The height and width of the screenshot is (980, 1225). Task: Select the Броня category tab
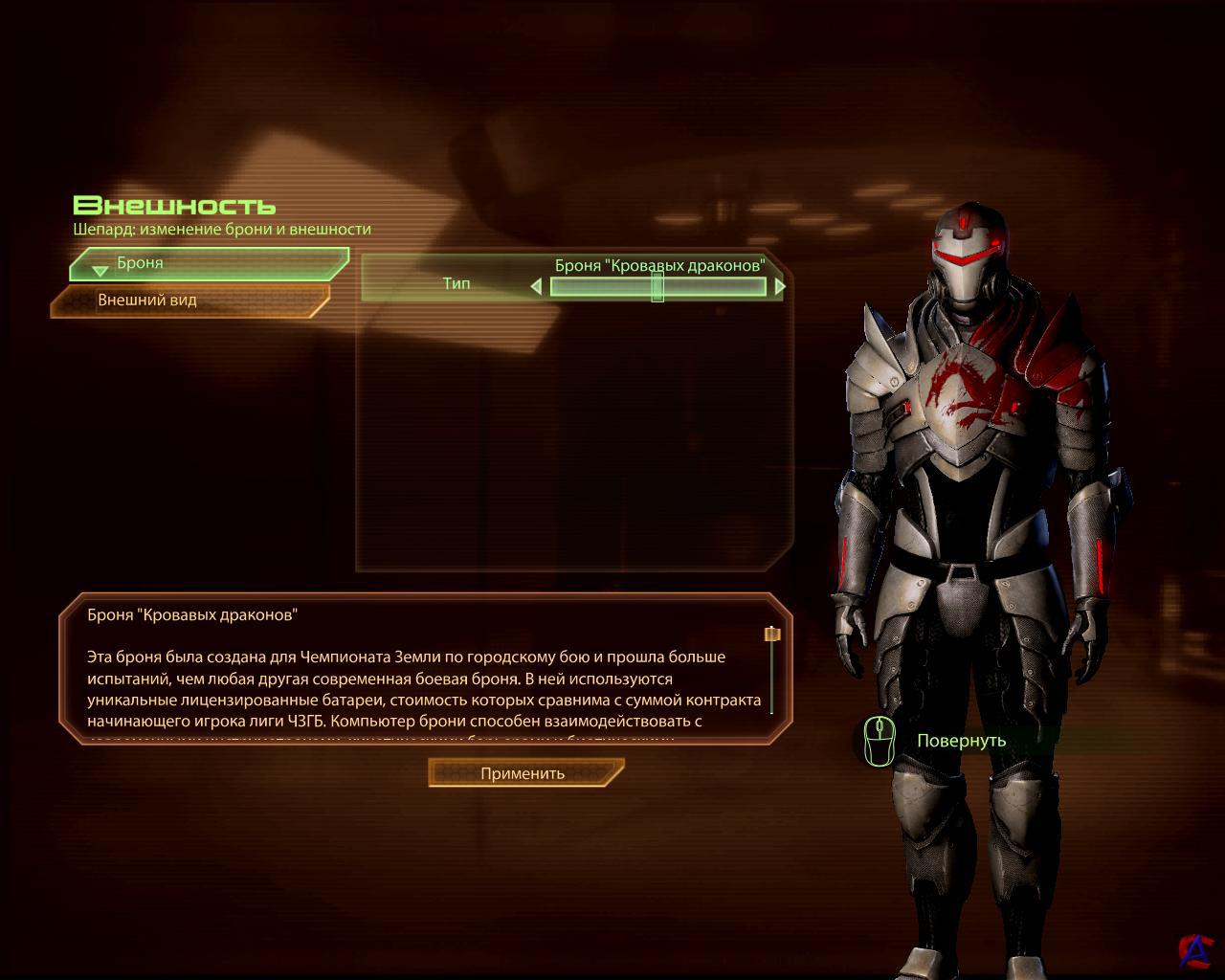(x=209, y=263)
